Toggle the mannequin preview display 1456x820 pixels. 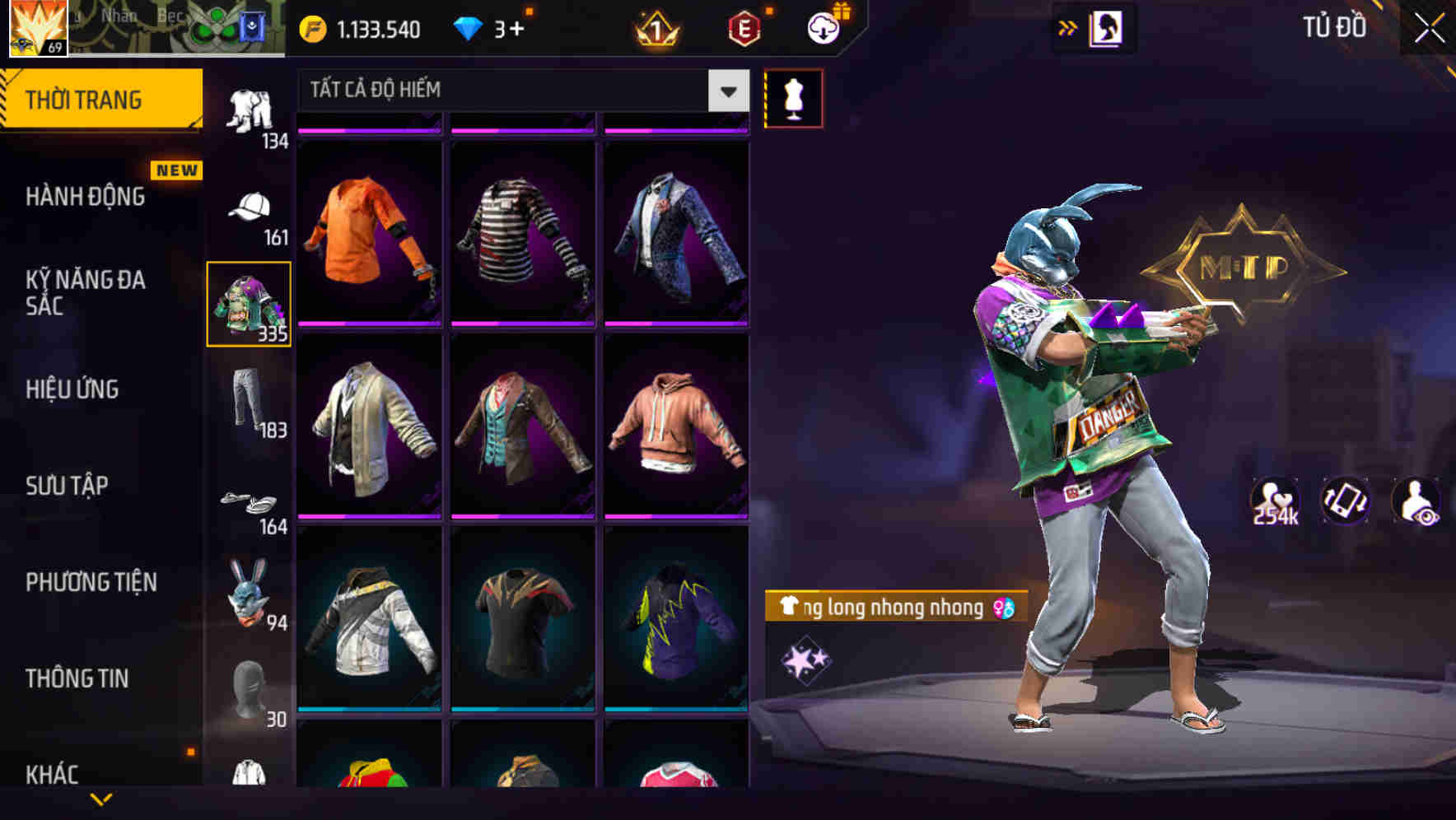793,97
